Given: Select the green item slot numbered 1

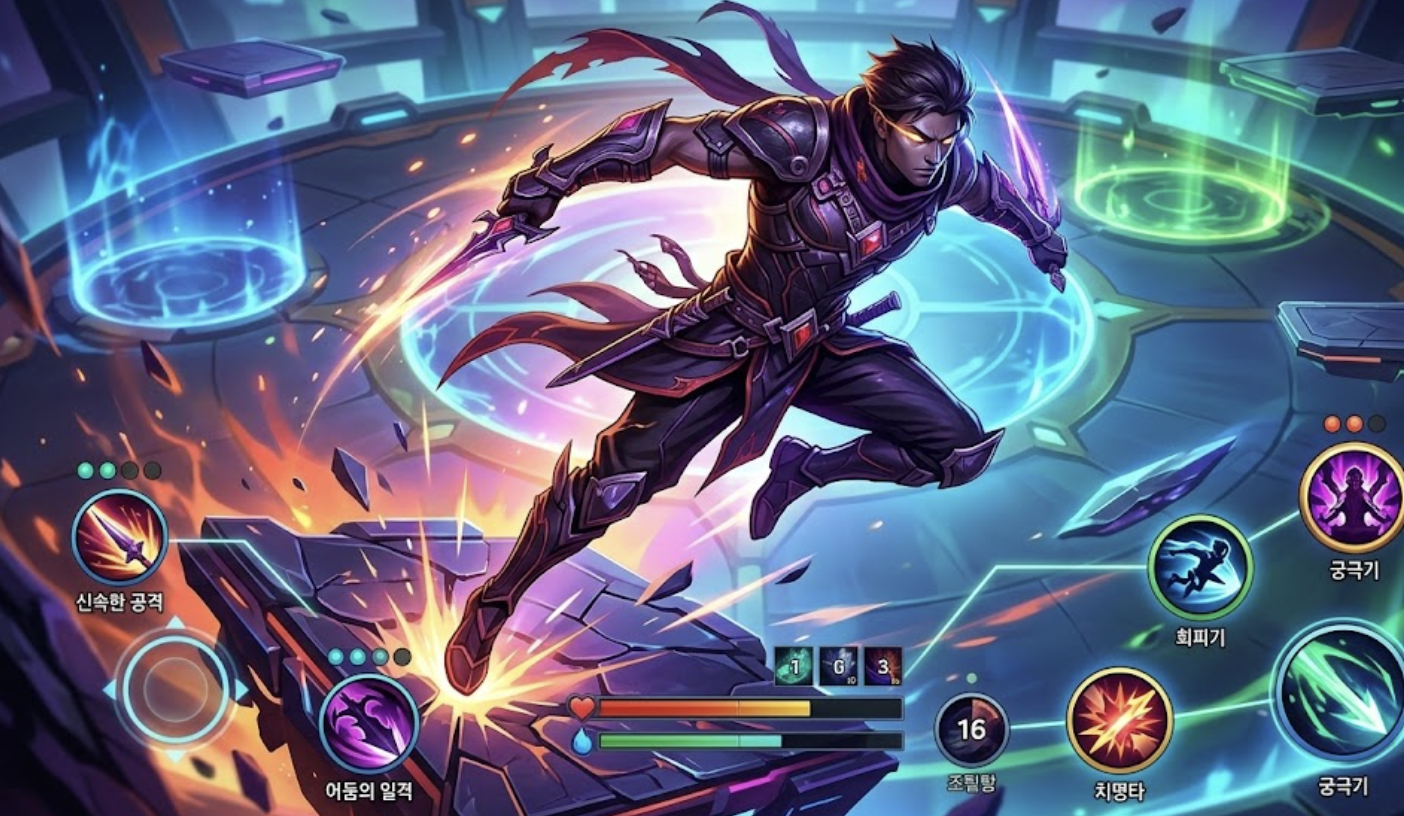Looking at the screenshot, I should point(792,666).
